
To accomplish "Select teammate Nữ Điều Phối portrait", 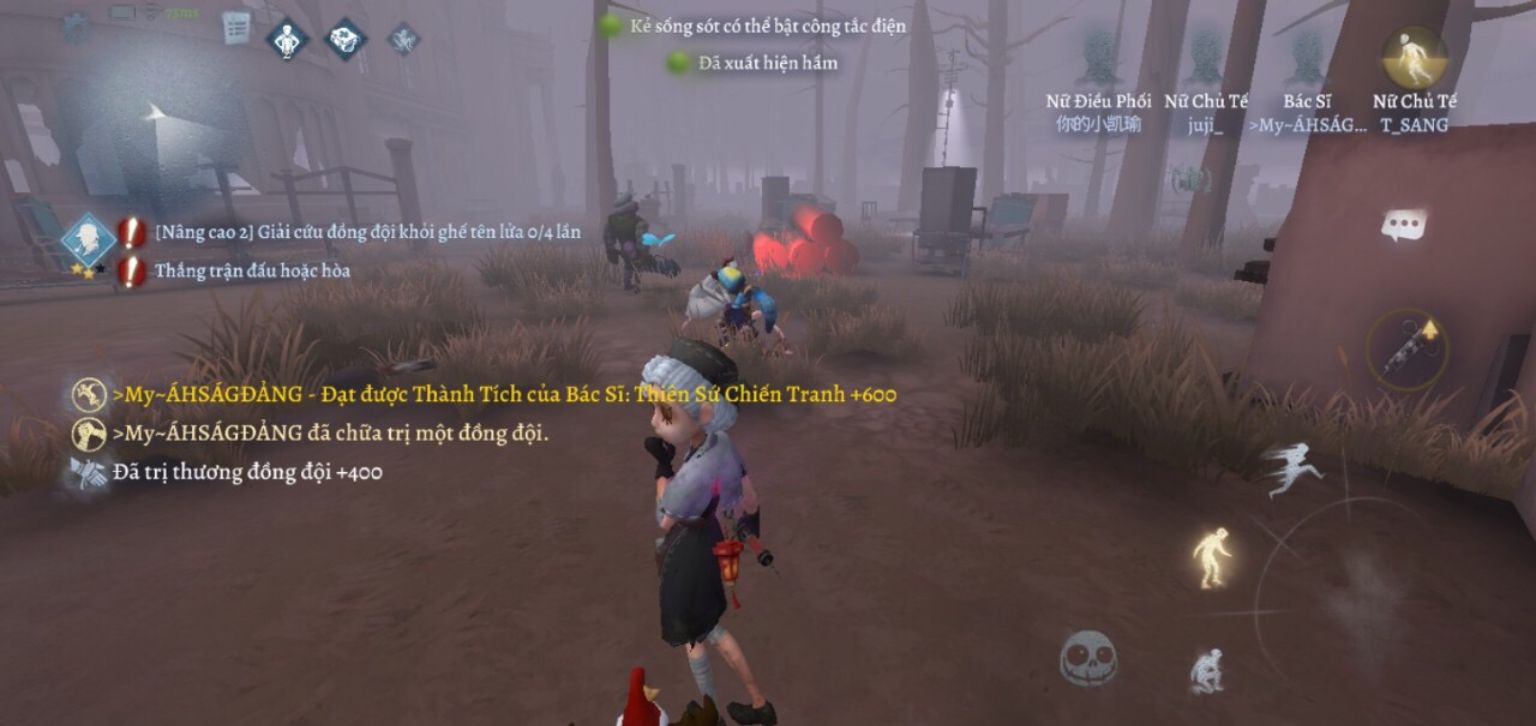I will coord(1098,60).
